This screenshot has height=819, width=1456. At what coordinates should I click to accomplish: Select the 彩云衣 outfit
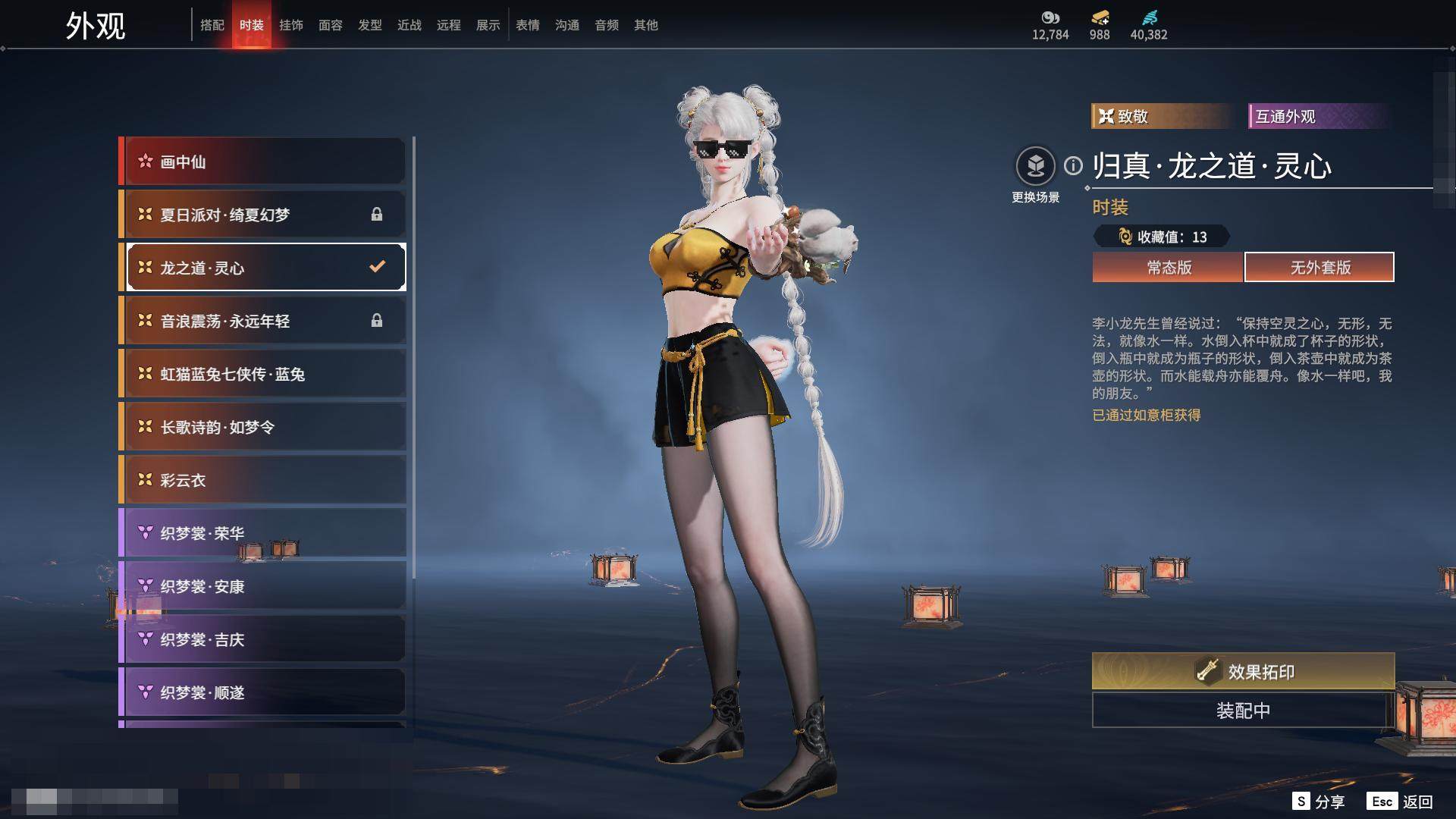(262, 480)
